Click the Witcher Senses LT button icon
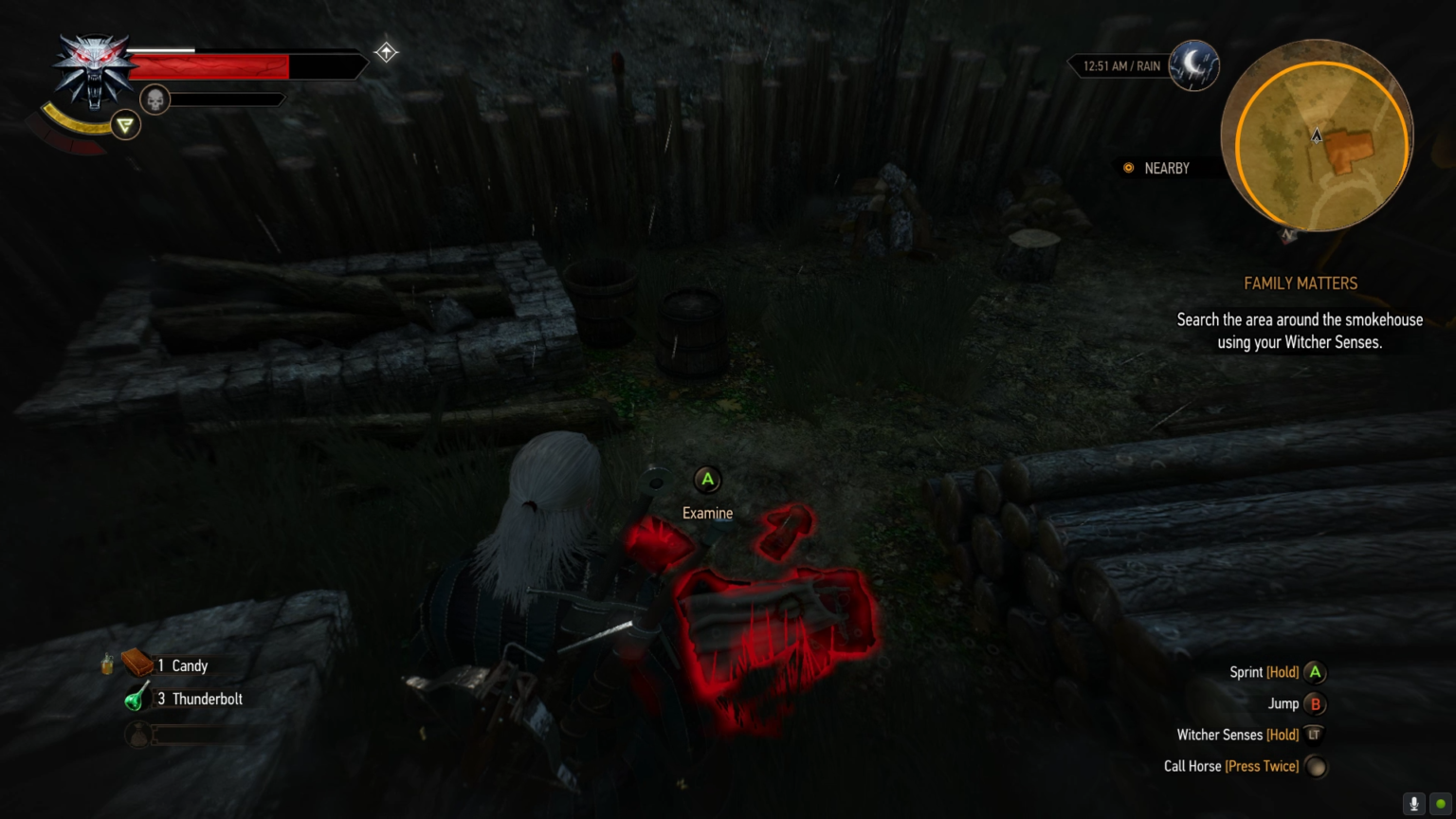 (1315, 735)
